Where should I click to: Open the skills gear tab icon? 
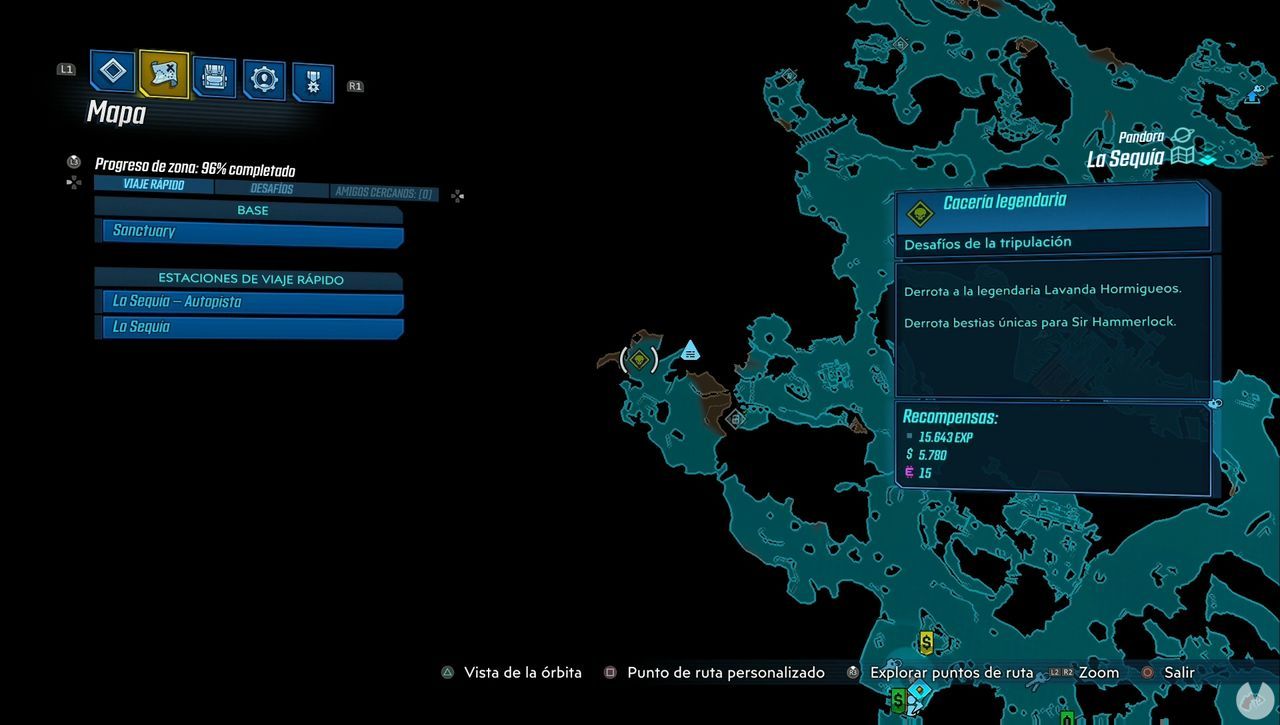click(x=263, y=78)
